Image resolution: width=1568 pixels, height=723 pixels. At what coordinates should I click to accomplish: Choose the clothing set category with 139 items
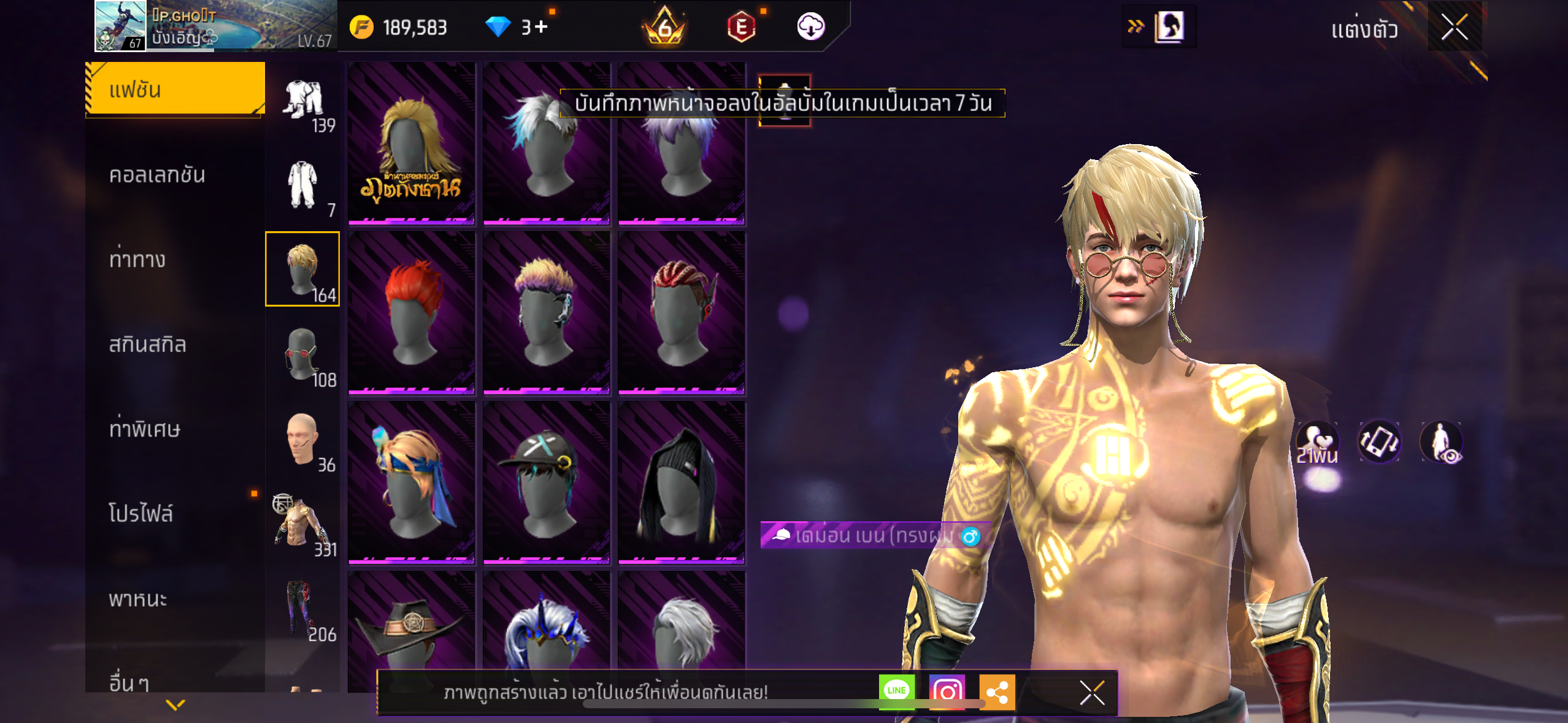pyautogui.click(x=304, y=102)
